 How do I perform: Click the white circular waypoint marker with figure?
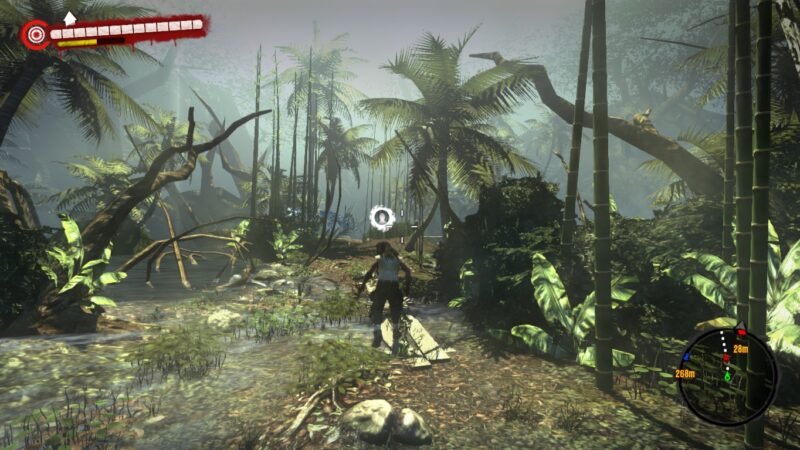(x=382, y=217)
